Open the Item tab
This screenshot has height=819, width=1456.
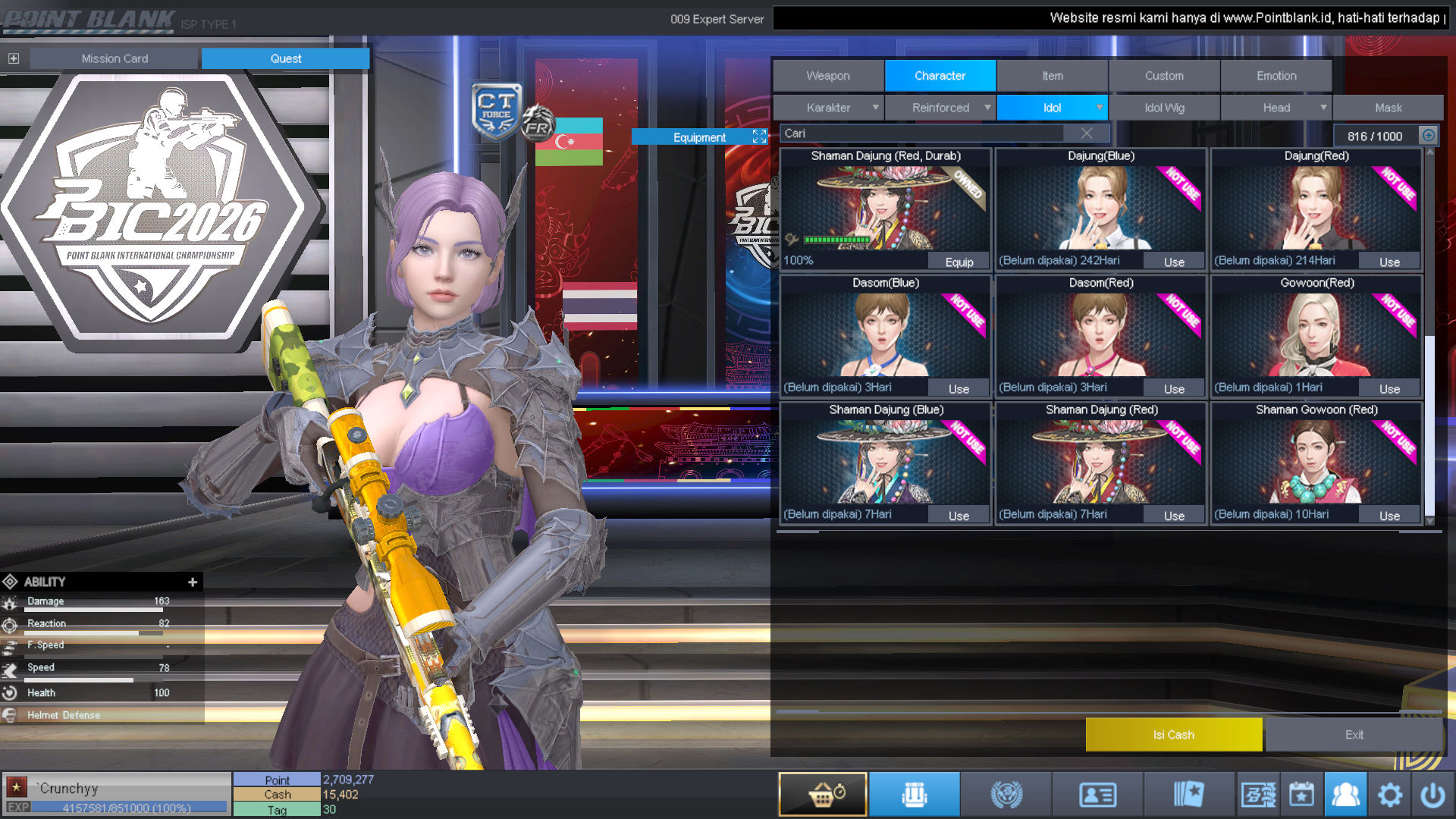(1052, 76)
